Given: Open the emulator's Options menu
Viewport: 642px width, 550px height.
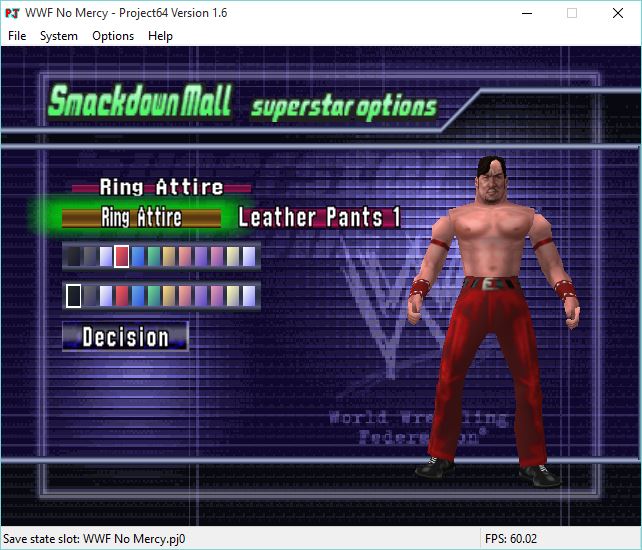Looking at the screenshot, I should click(x=113, y=36).
